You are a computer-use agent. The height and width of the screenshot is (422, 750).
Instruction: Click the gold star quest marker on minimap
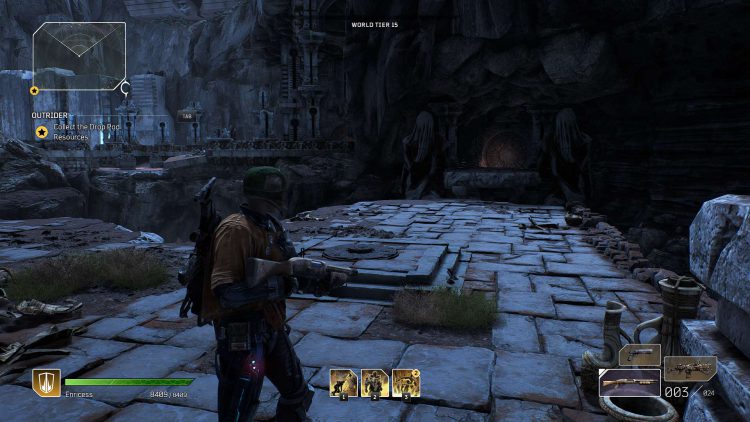point(35,90)
